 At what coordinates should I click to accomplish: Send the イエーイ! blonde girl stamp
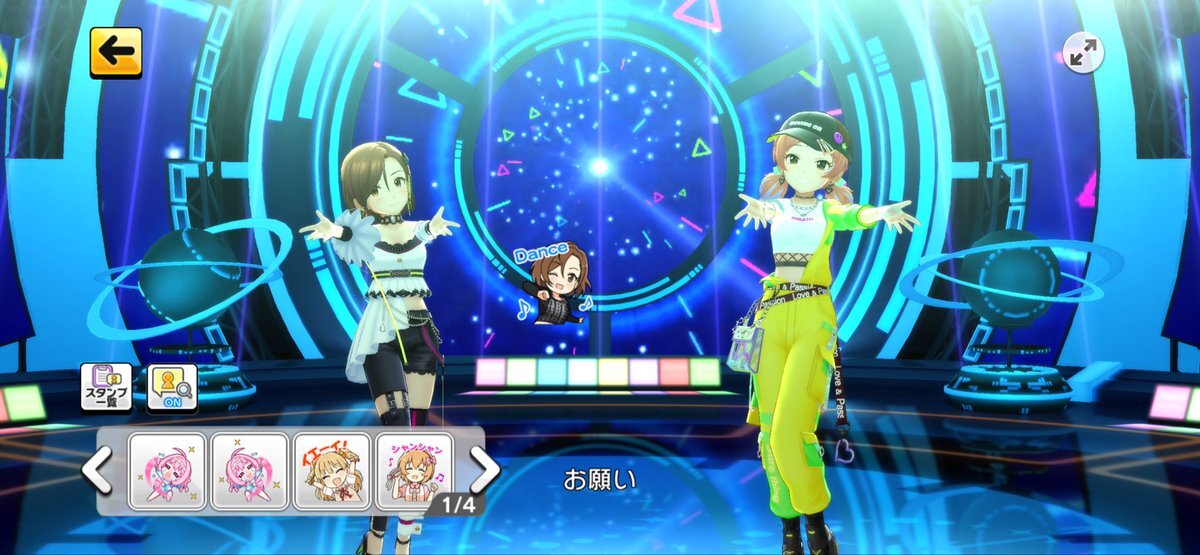pyautogui.click(x=332, y=471)
